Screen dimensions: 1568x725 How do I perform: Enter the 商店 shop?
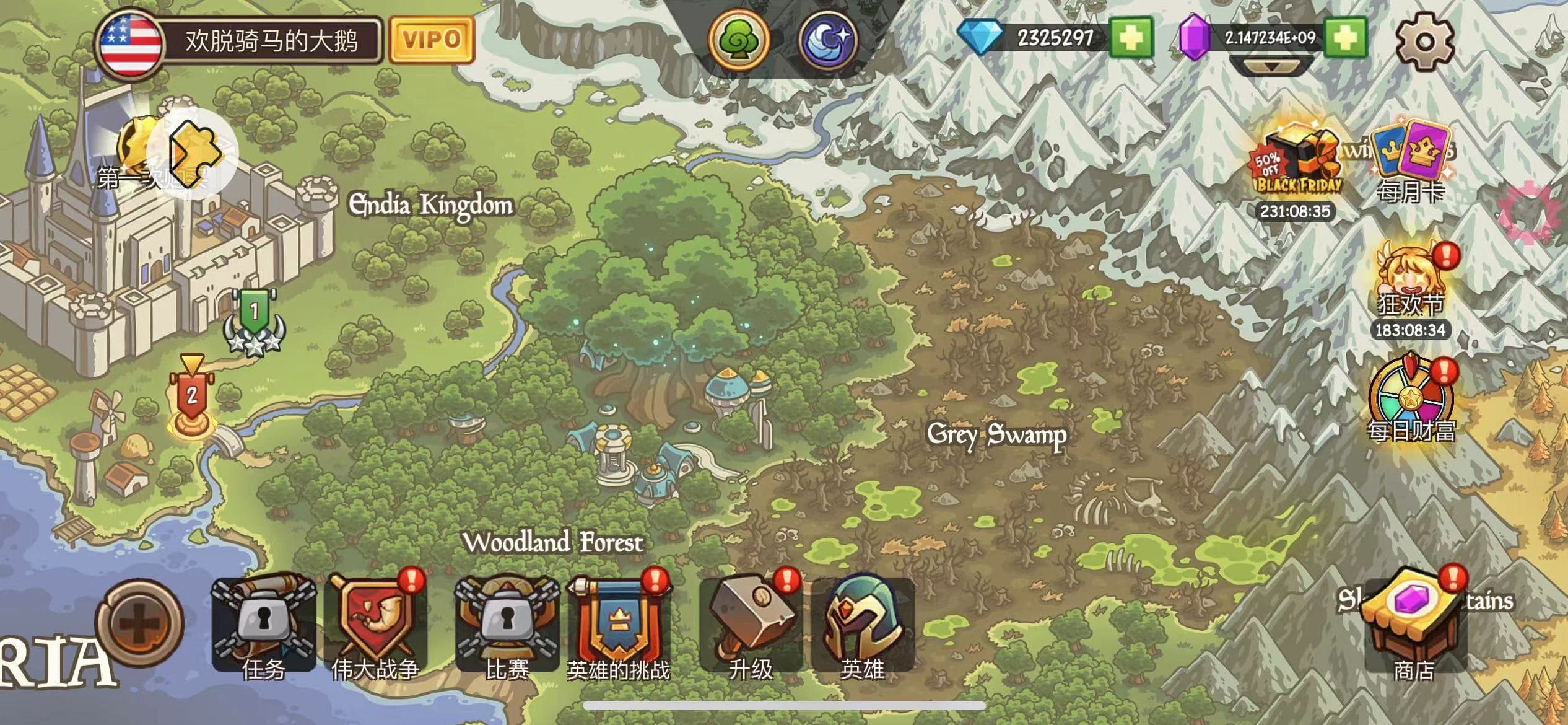1414,626
